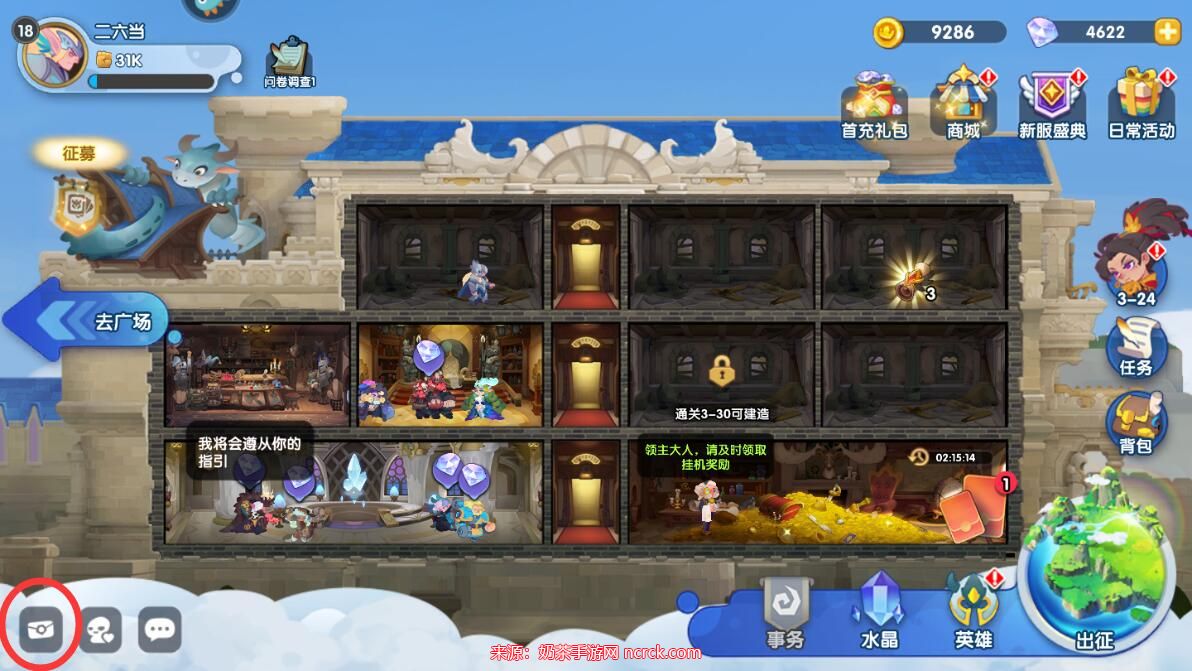Viewport: 1192px width, 671px height.
Task: Open the mail envelope icon
Action: click(41, 629)
